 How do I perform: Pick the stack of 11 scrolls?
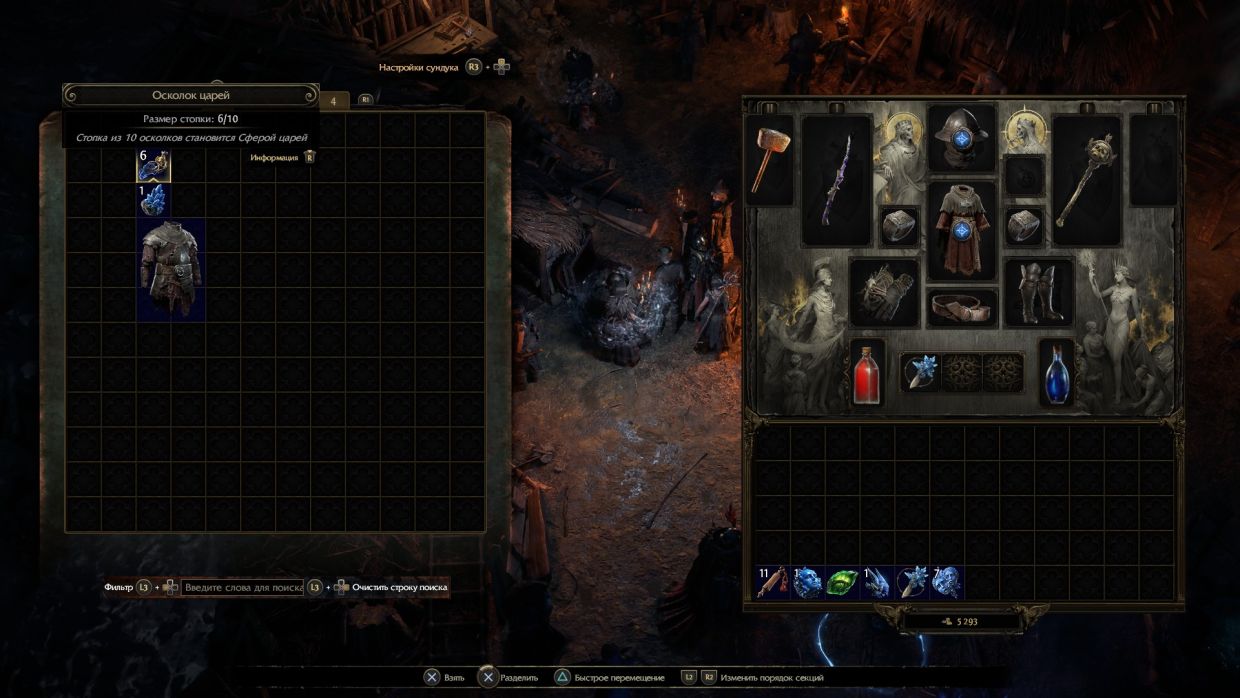(x=772, y=582)
